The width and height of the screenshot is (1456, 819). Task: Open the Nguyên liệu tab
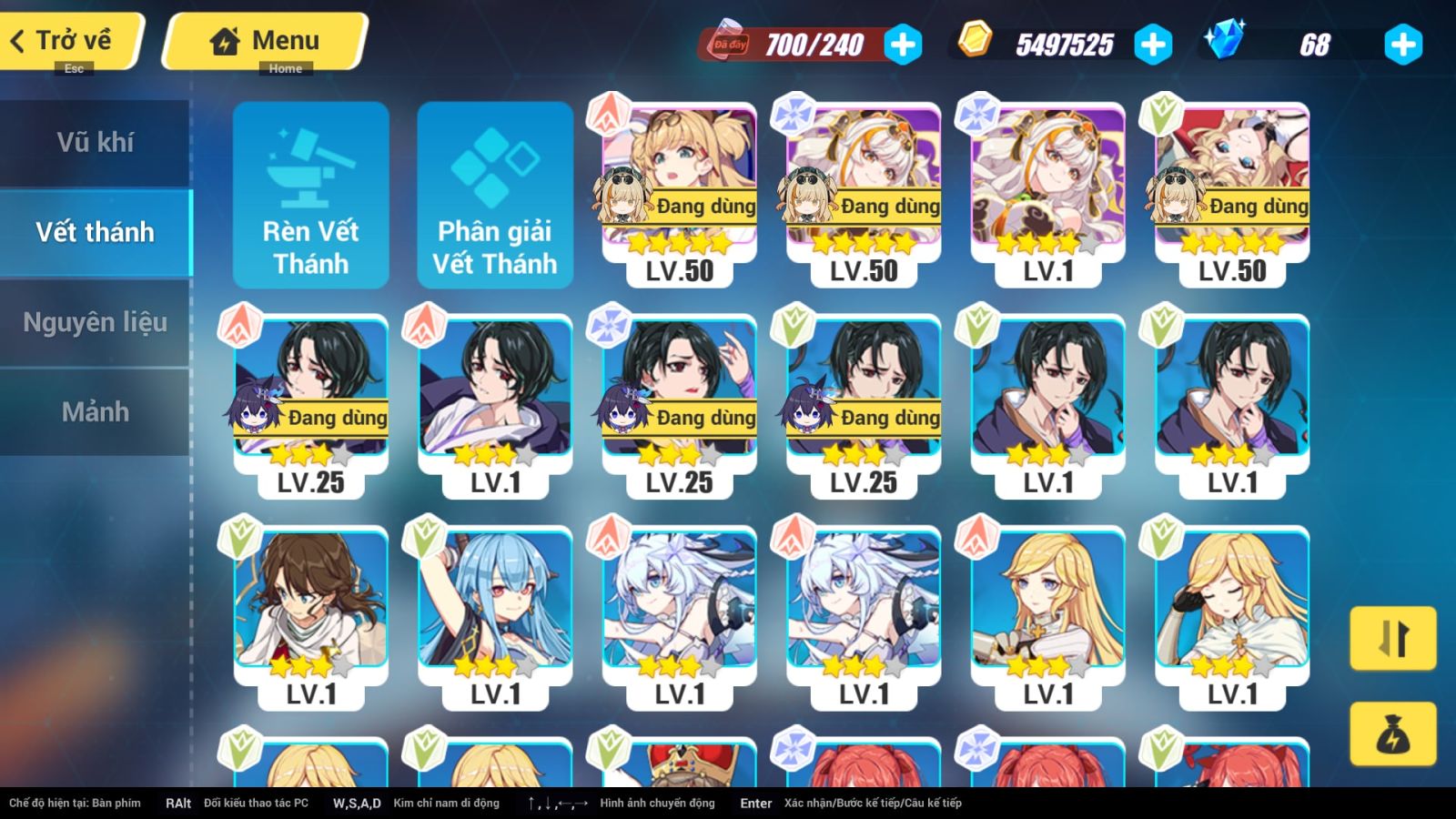95,322
